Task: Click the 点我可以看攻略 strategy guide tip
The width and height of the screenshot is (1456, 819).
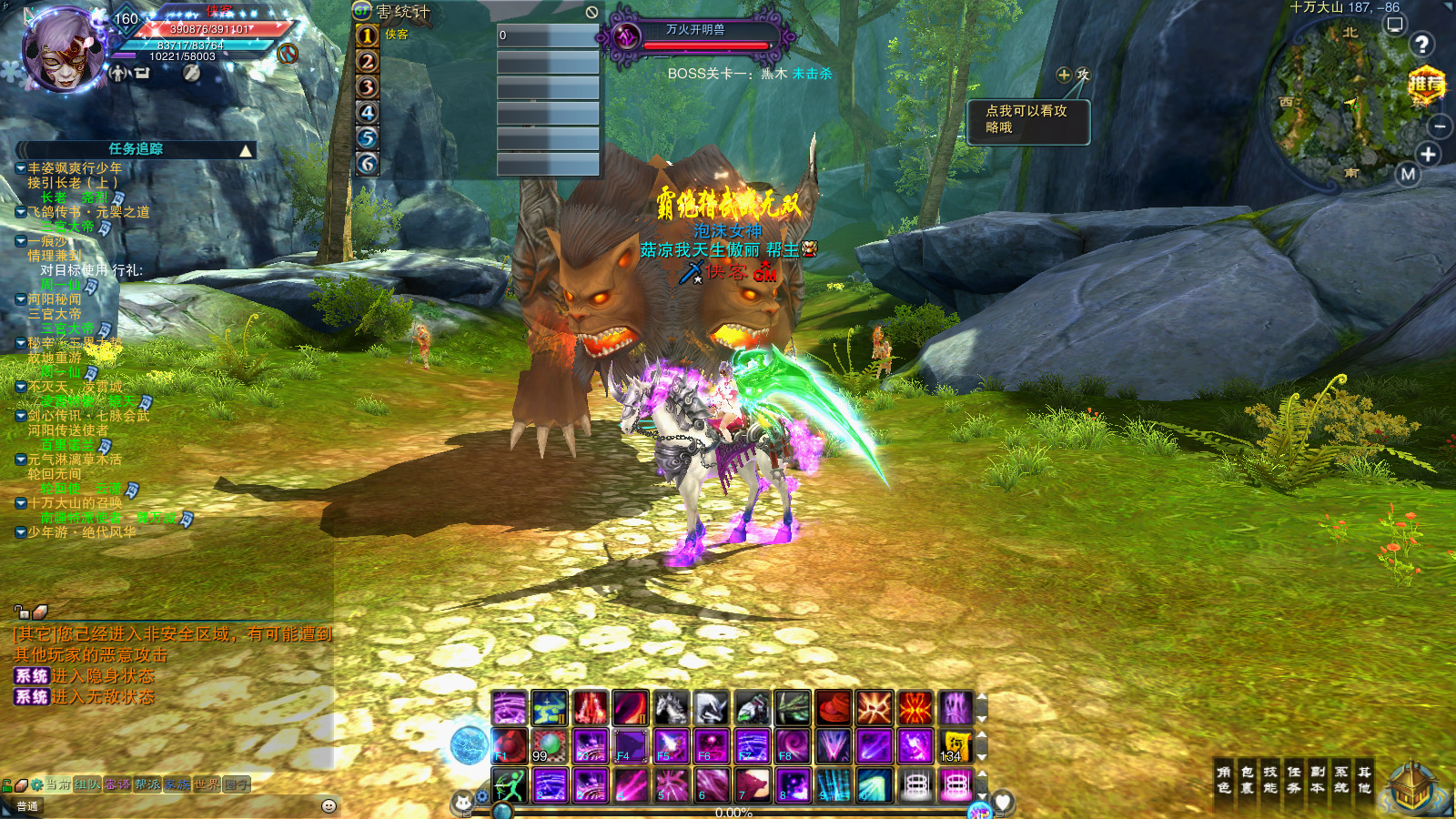Action: tap(1027, 119)
